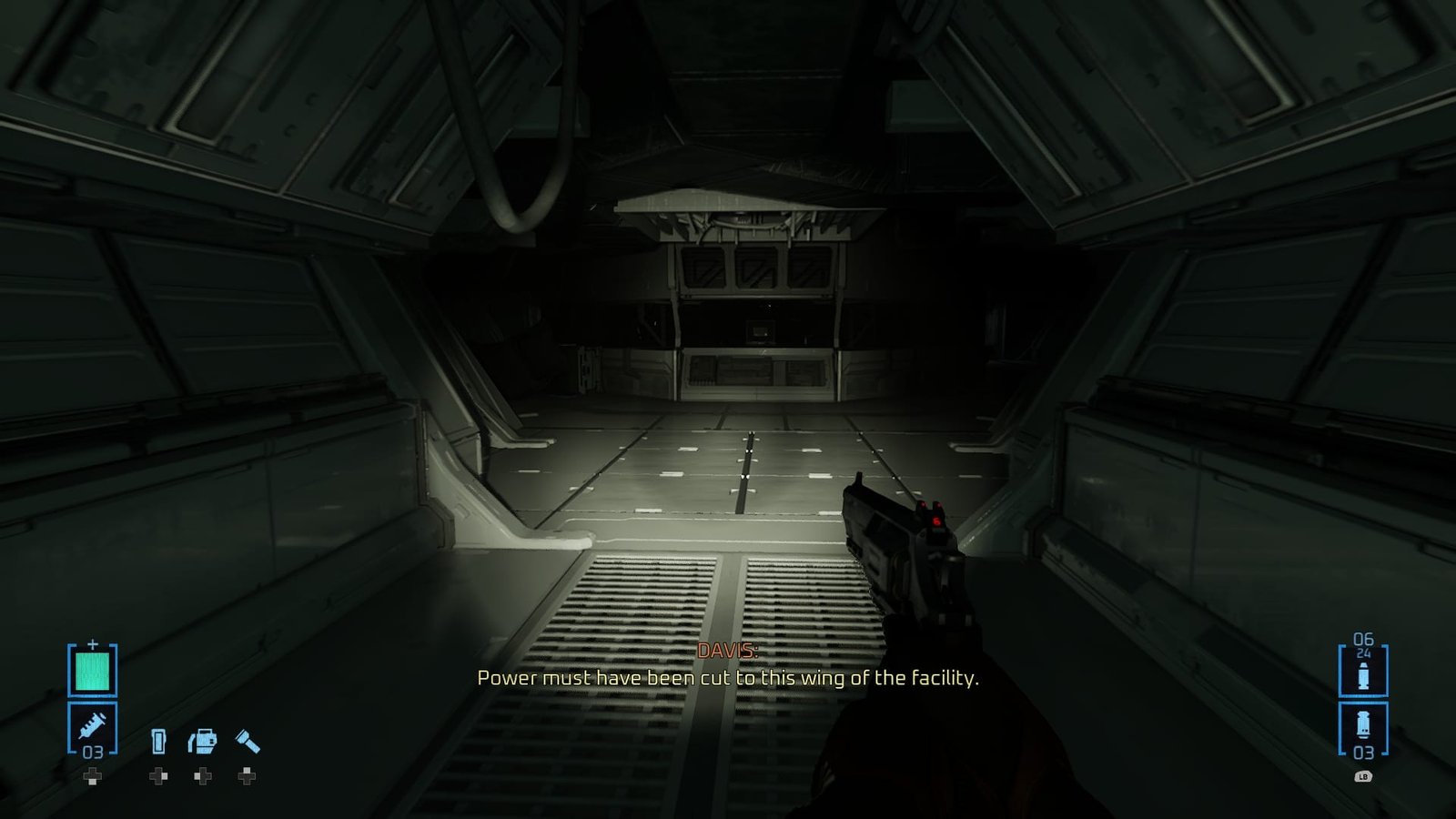The height and width of the screenshot is (819, 1456).
Task: Select the grenade canister slot
Action: click(1362, 726)
